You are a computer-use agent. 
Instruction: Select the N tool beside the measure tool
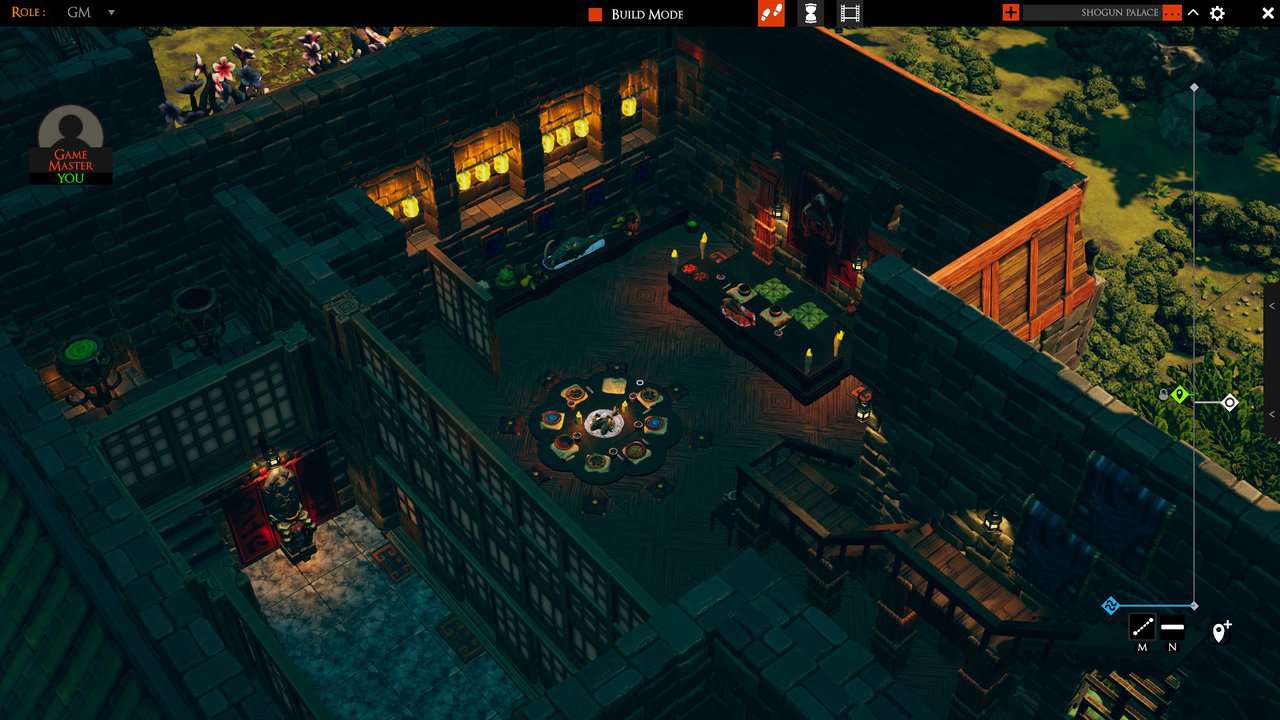(1172, 627)
